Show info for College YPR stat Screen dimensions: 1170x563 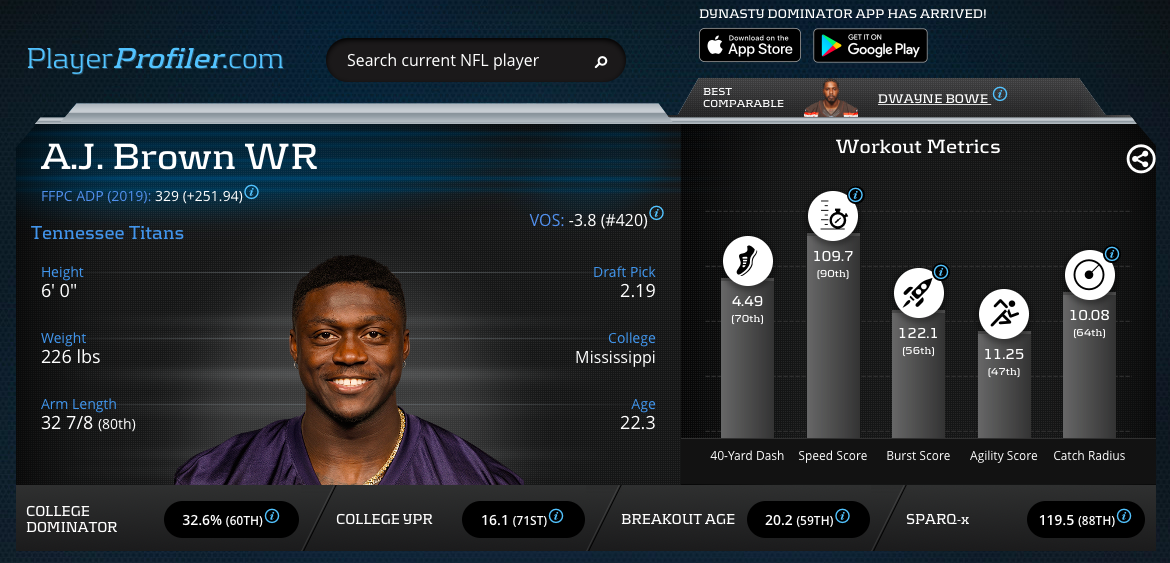click(556, 517)
